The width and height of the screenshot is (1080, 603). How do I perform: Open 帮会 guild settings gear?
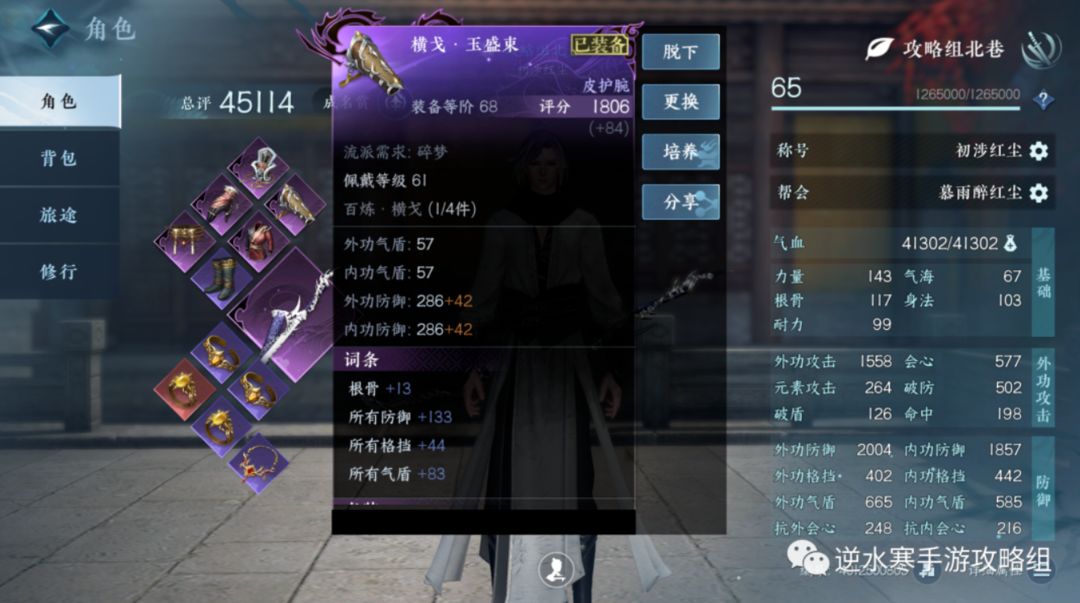(x=1039, y=192)
